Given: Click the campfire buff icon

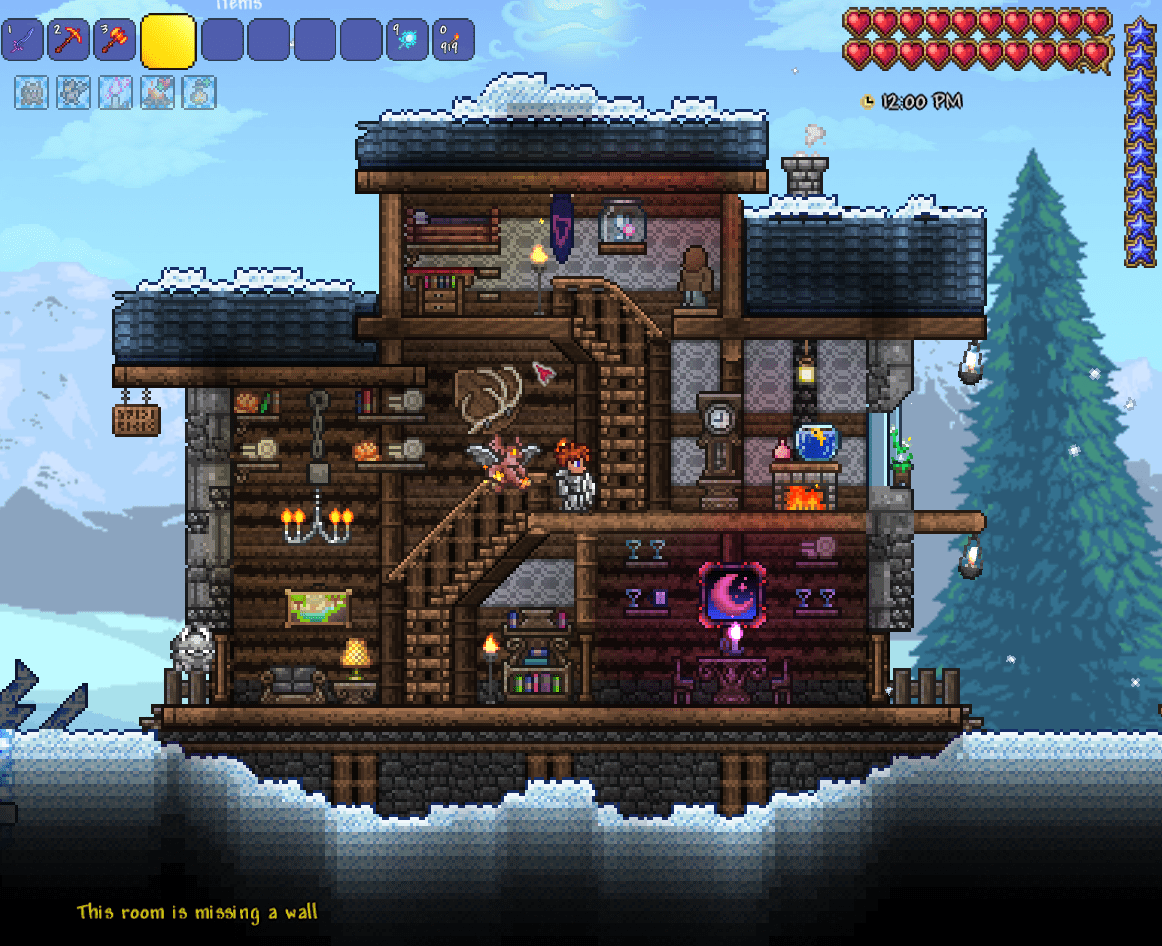Looking at the screenshot, I should pos(158,93).
